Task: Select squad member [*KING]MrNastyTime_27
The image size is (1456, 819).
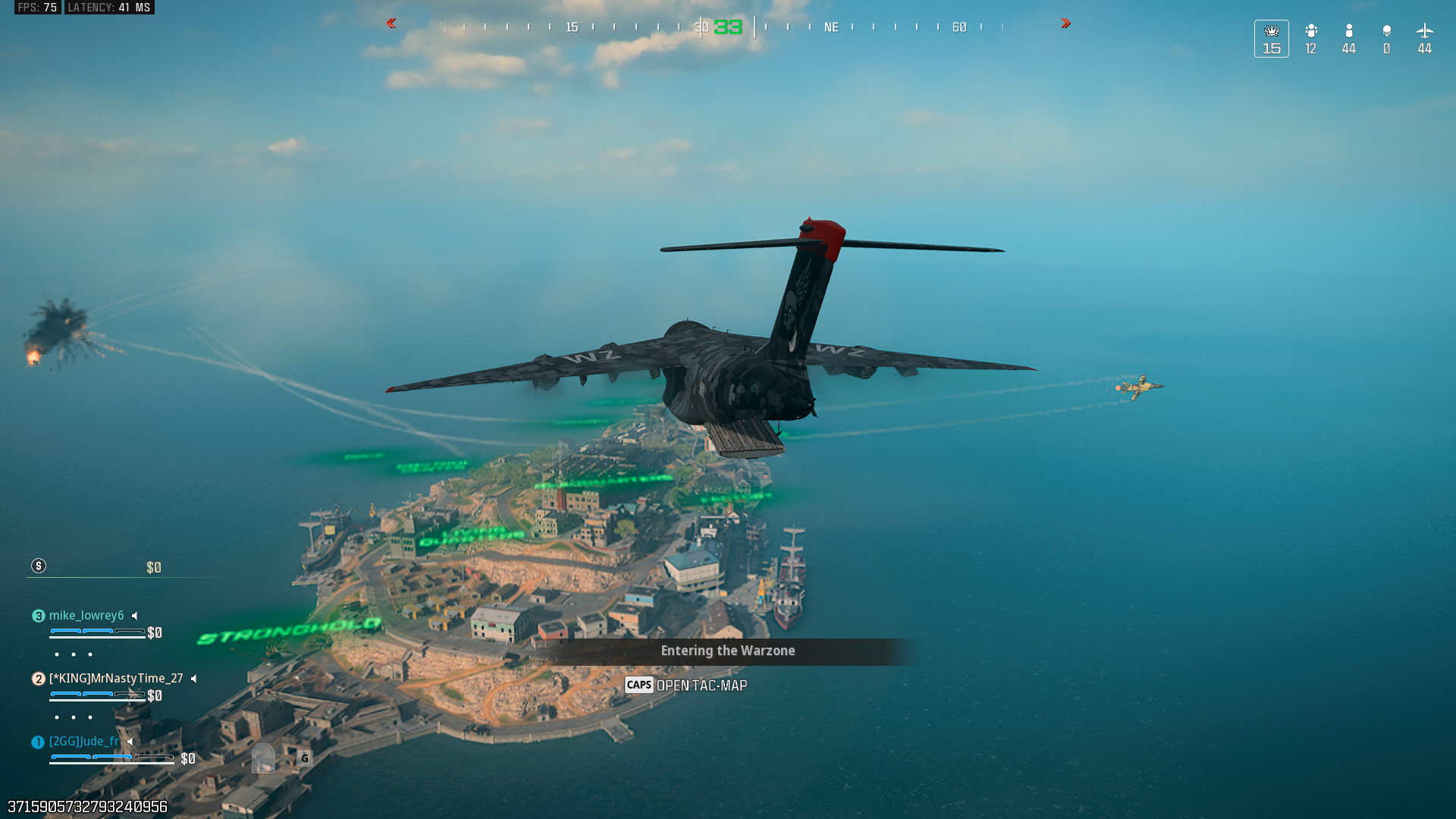Action: tap(115, 679)
